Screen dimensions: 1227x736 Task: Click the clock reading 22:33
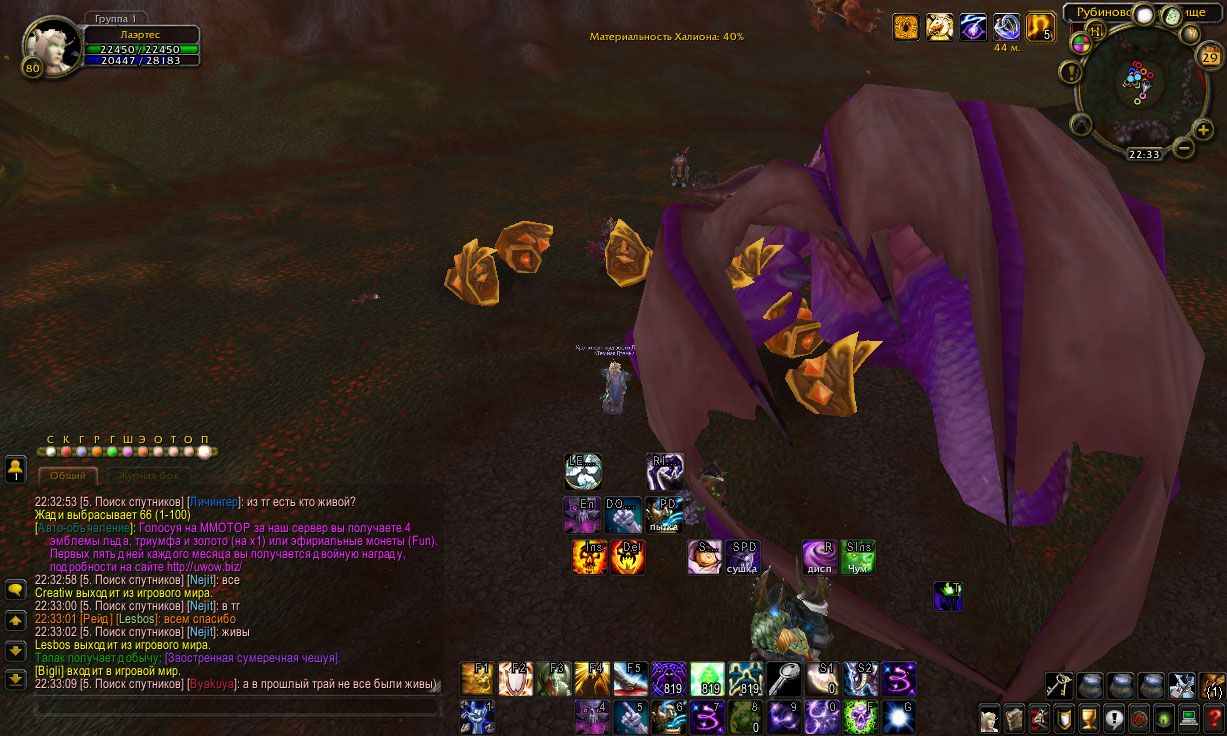coord(1143,155)
